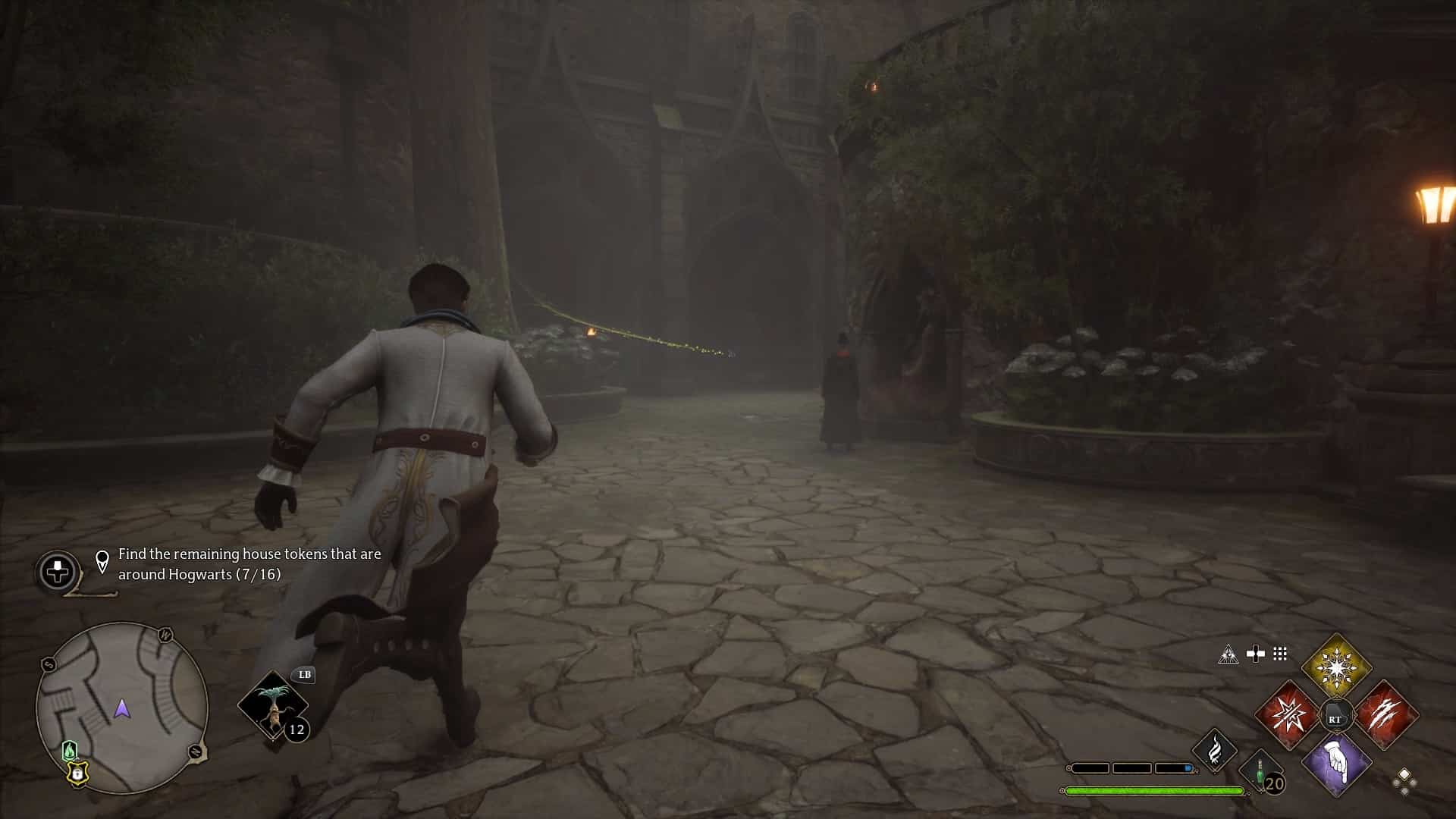Screen dimensions: 1456x819
Task: Select the house tokens quest objective
Action: pyautogui.click(x=249, y=564)
